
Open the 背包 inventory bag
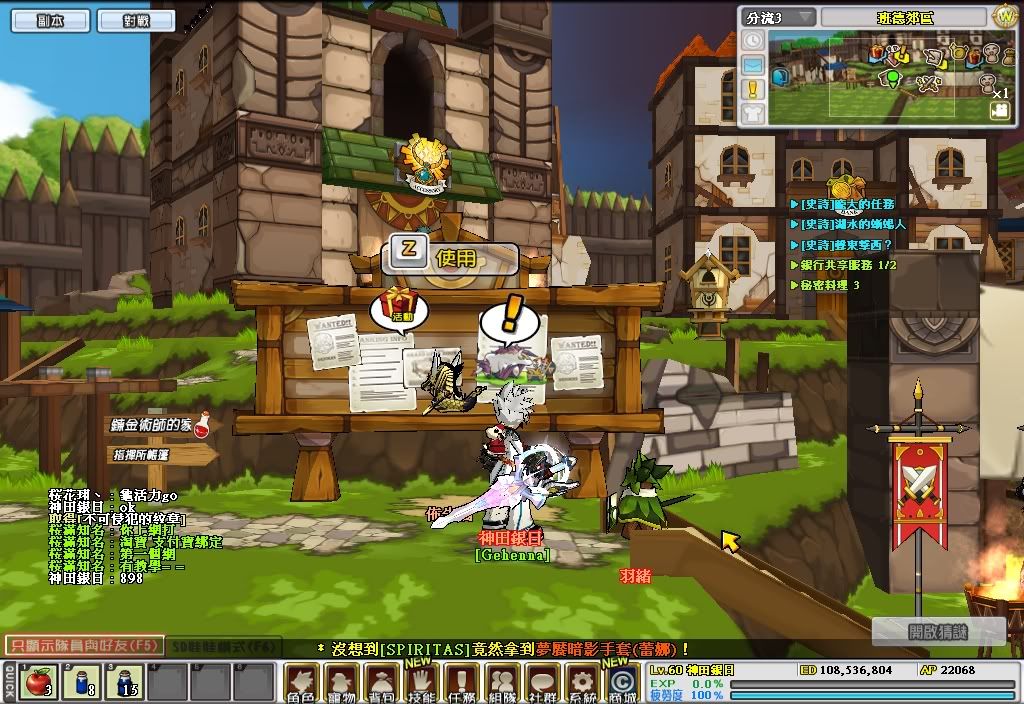click(x=382, y=683)
